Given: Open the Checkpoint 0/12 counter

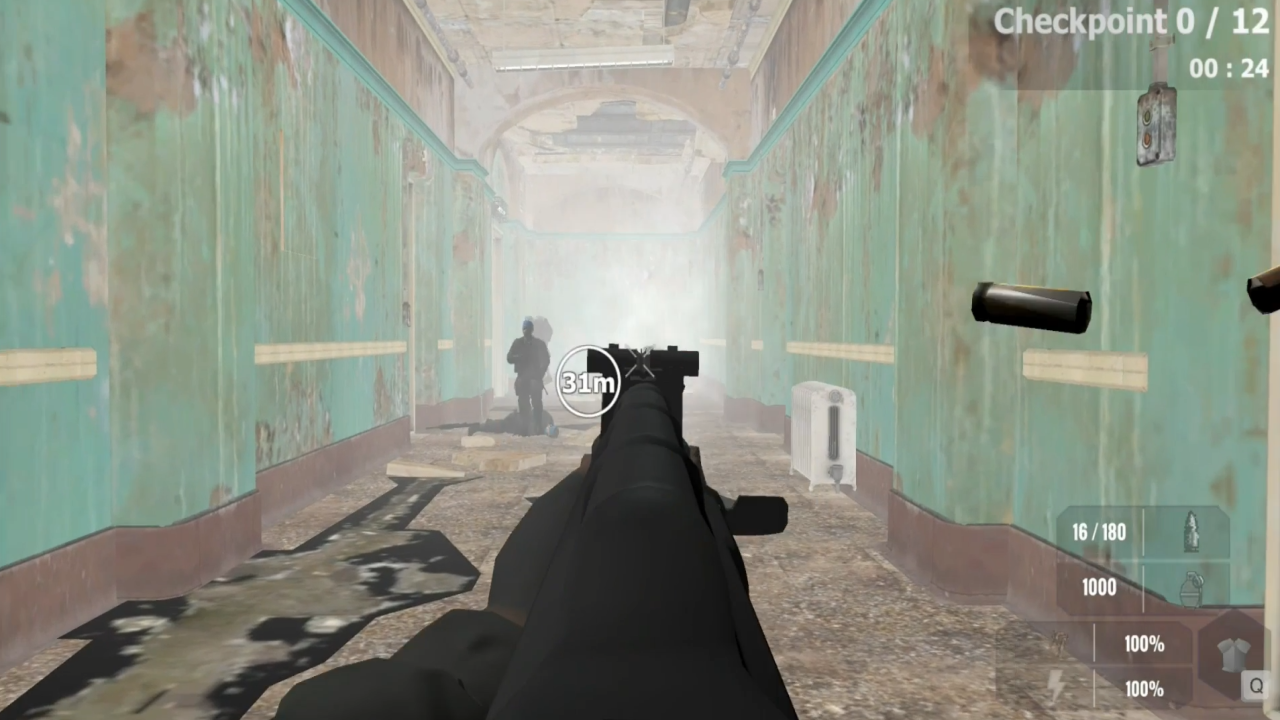Looking at the screenshot, I should click(1130, 21).
